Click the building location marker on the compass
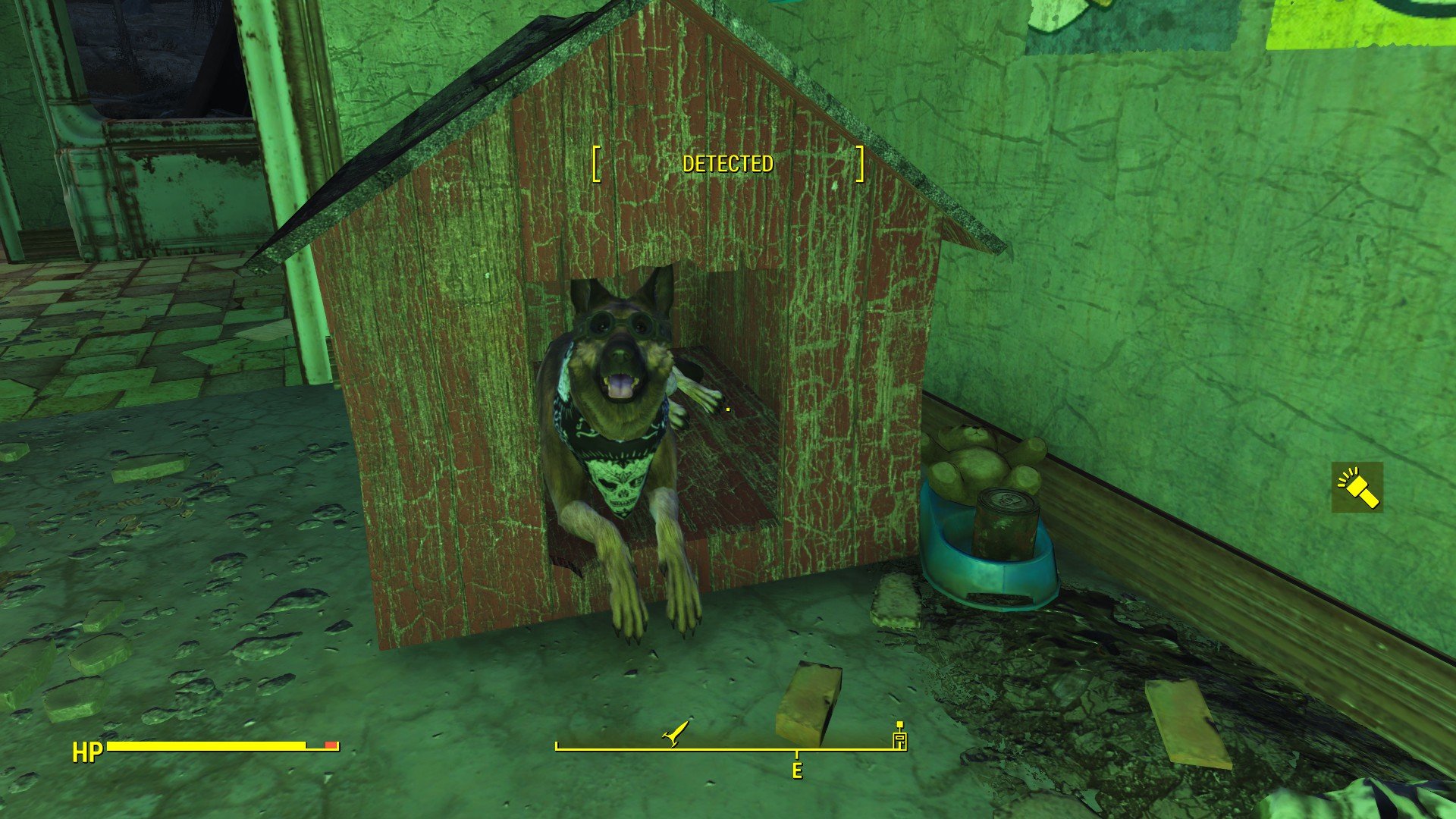The width and height of the screenshot is (1456, 819). point(900,738)
